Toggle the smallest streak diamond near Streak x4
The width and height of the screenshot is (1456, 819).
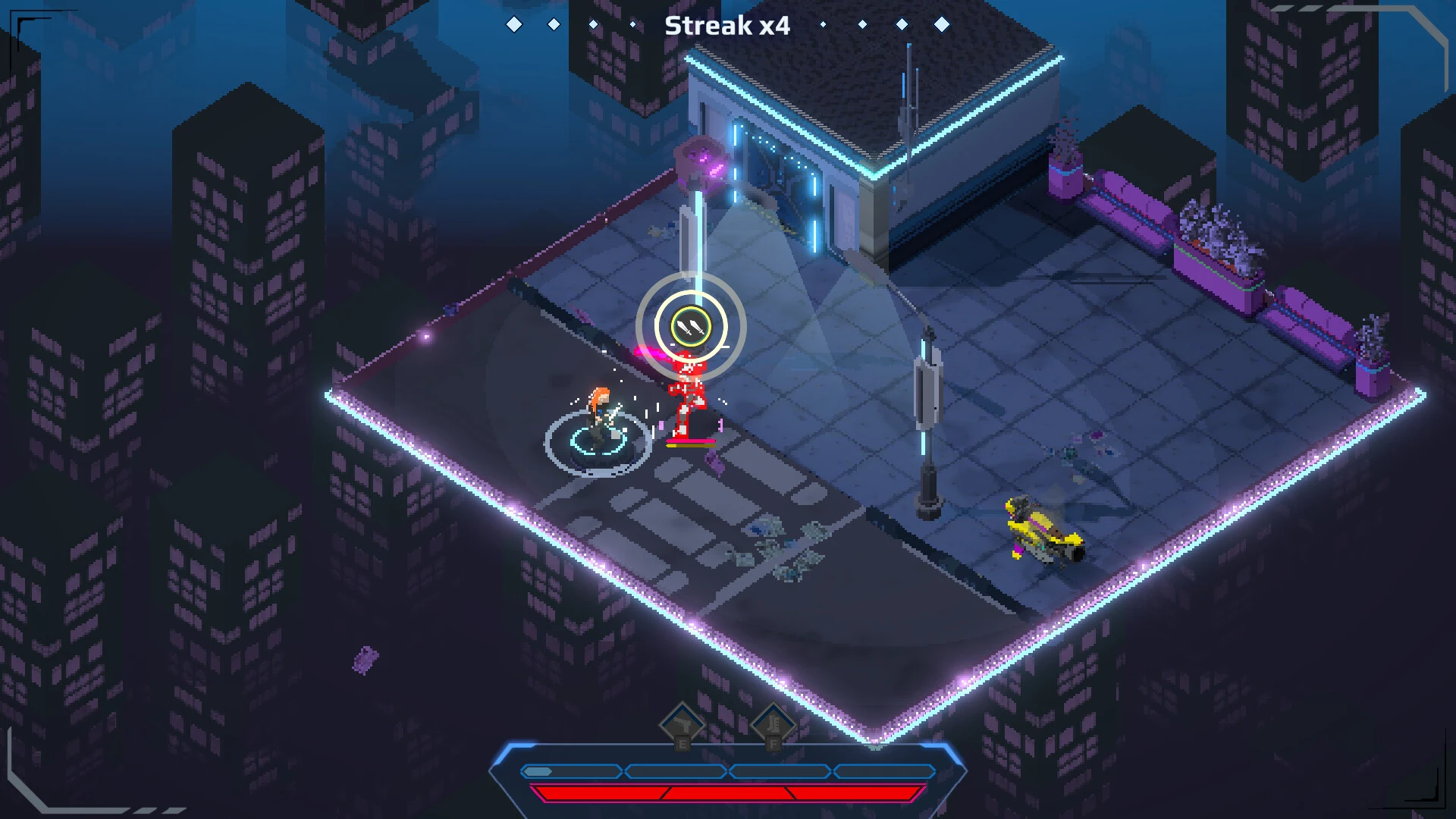pyautogui.click(x=822, y=24)
